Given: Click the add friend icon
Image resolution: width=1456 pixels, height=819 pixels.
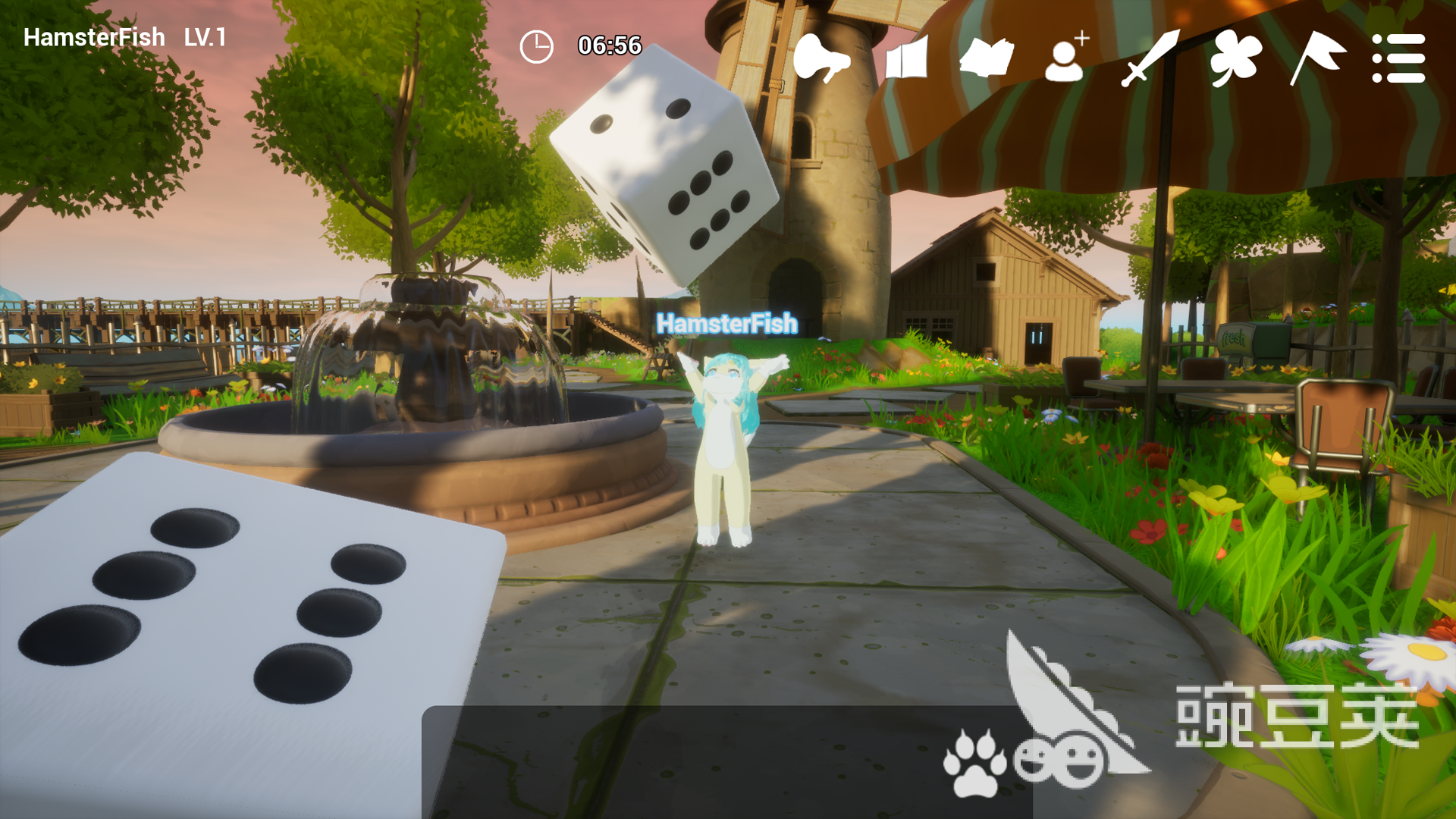Looking at the screenshot, I should pos(1066,58).
